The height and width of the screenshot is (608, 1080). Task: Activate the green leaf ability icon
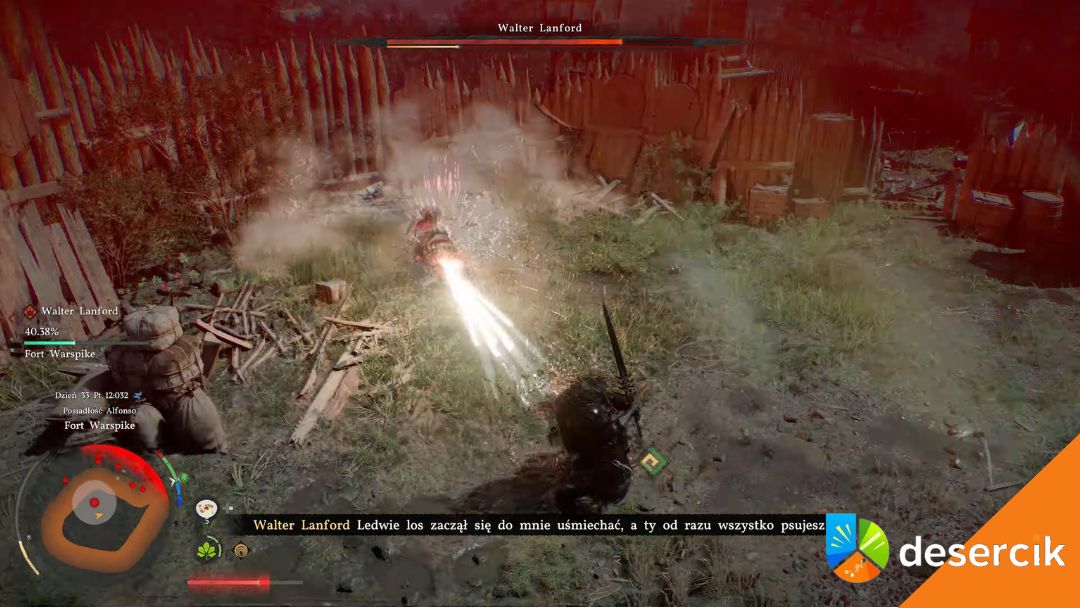click(209, 550)
